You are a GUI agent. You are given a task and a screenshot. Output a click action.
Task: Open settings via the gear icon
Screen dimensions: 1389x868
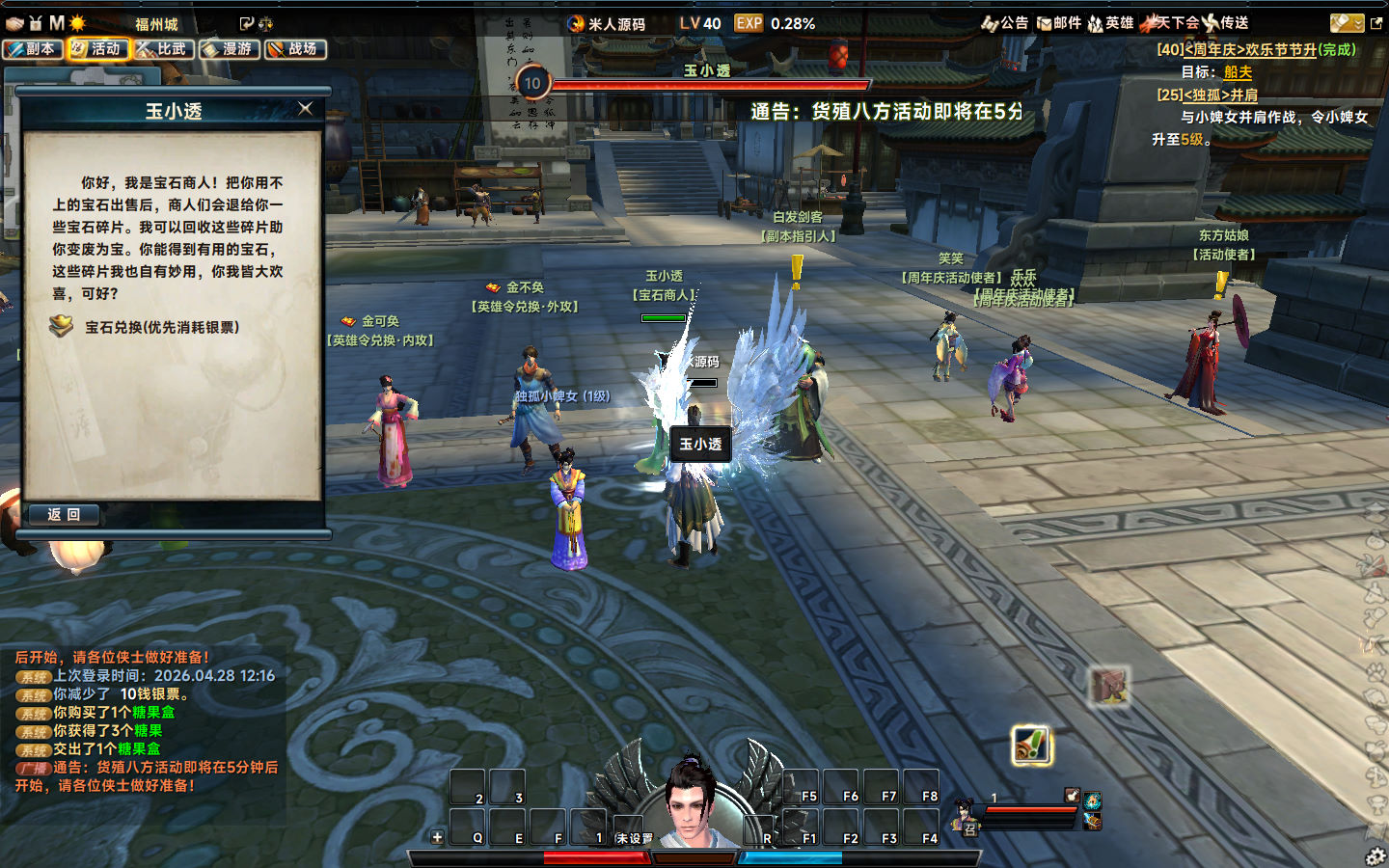pos(1376,855)
